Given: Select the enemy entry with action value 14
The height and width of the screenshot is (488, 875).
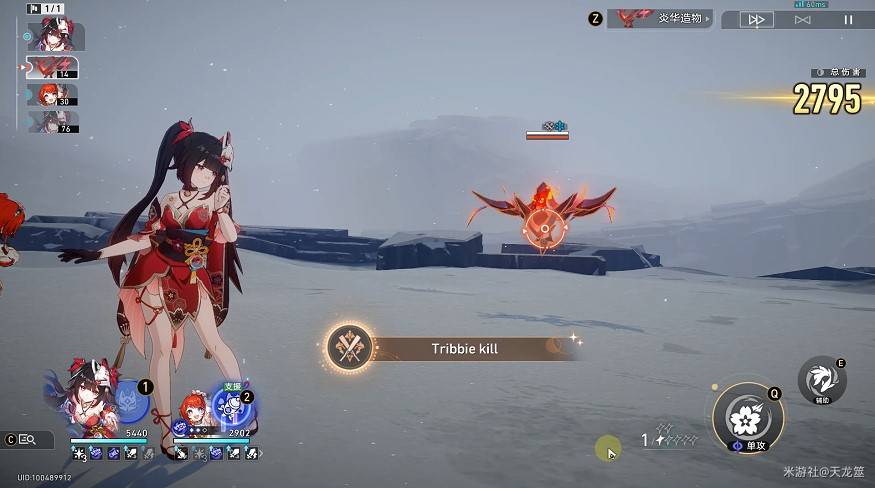Looking at the screenshot, I should 51,68.
